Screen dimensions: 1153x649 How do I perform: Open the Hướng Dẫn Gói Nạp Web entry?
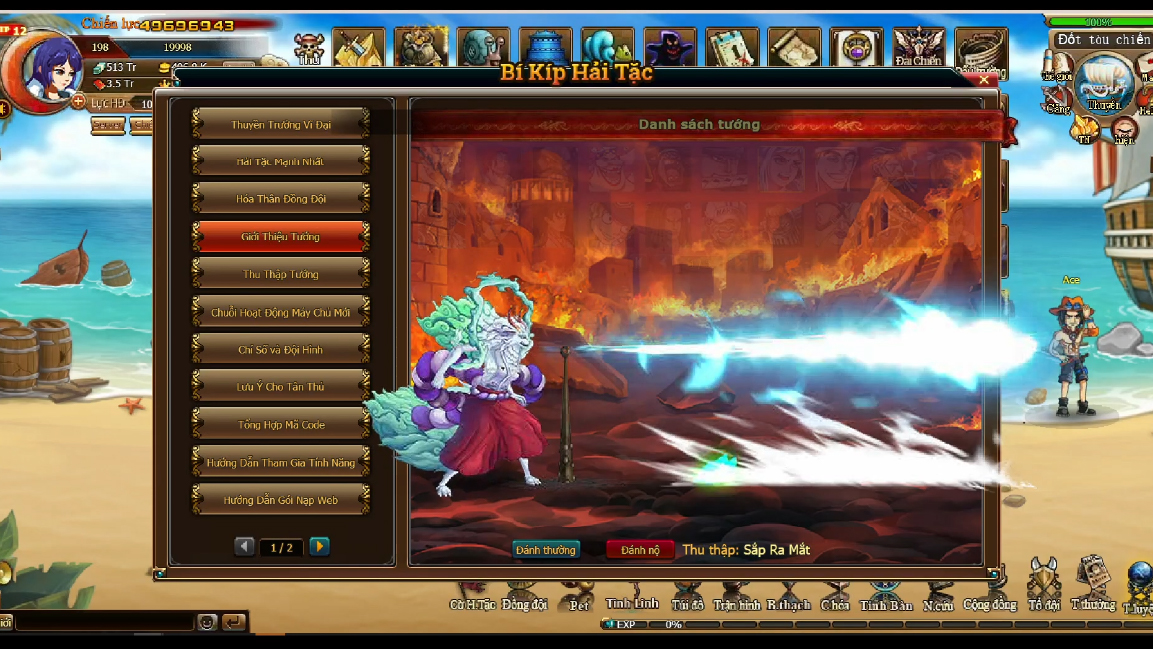pyautogui.click(x=281, y=500)
